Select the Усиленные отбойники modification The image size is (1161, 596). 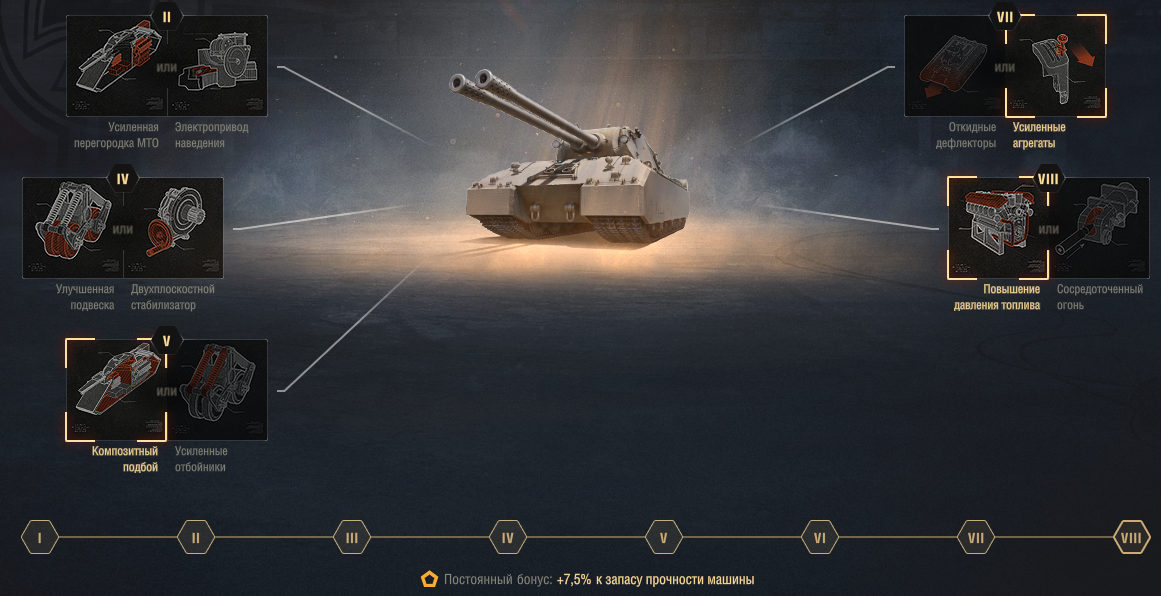coord(217,389)
